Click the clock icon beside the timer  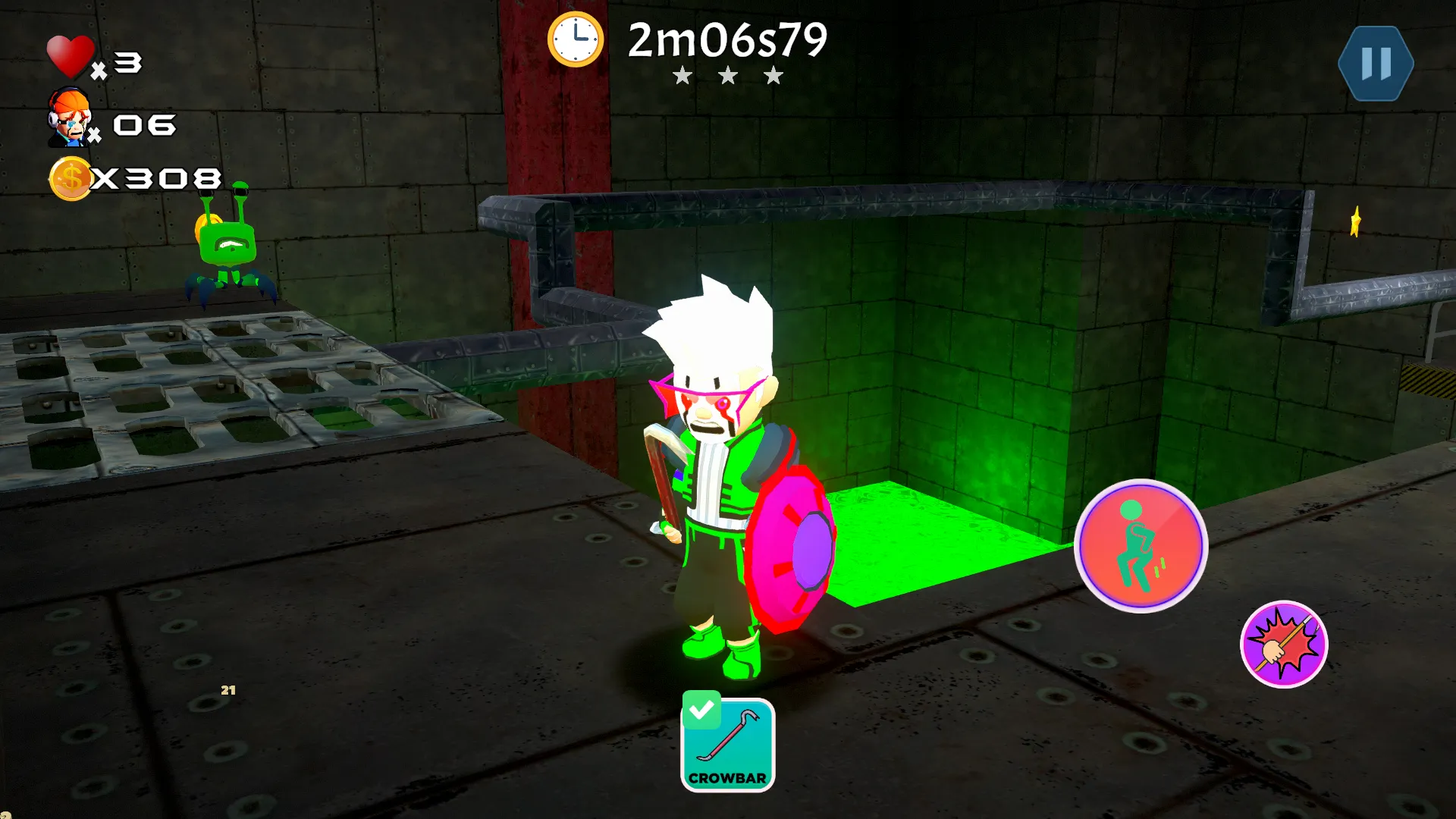pos(576,40)
